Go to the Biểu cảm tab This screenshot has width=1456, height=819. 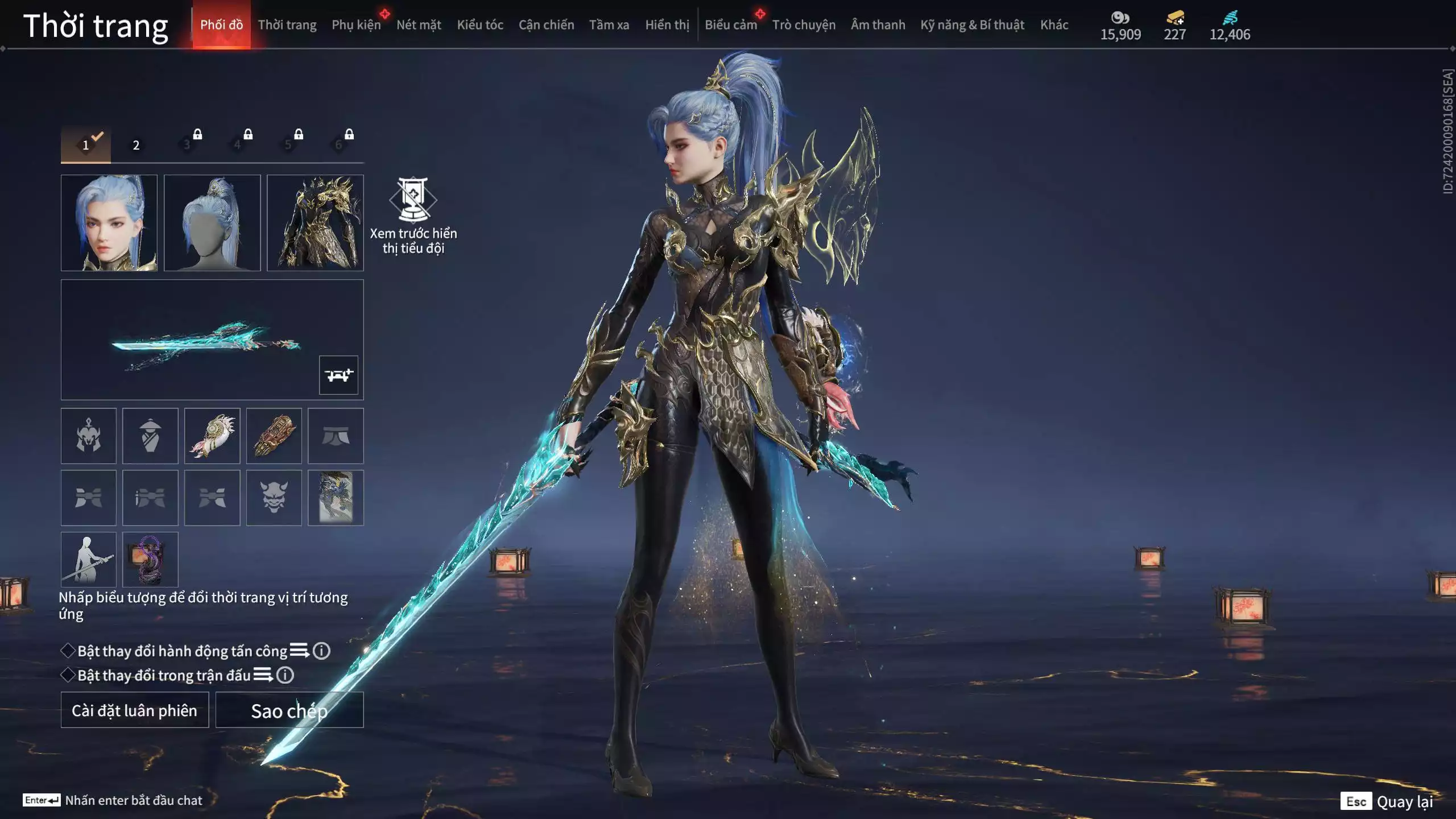point(730,25)
